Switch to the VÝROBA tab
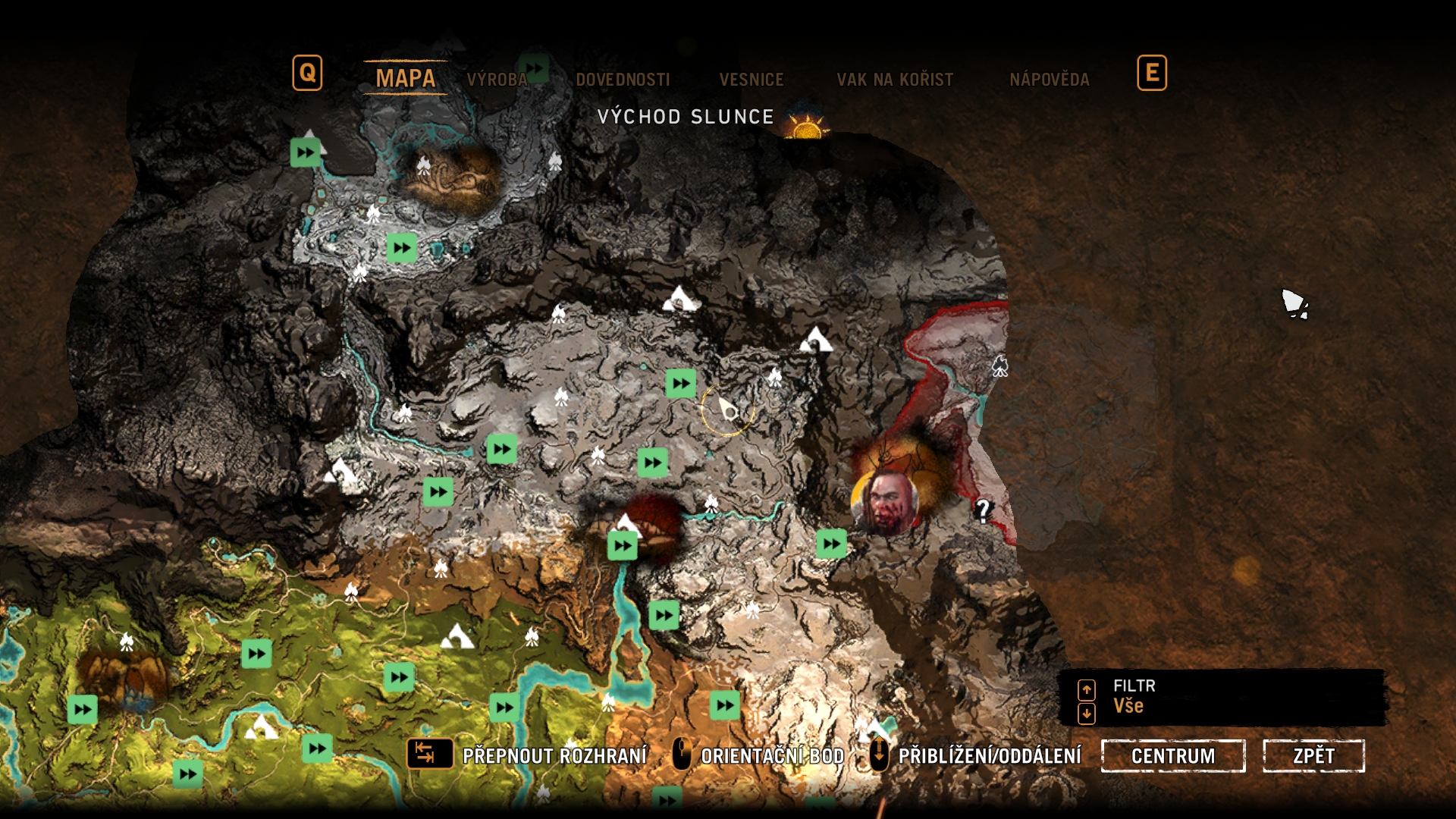The image size is (1456, 819). 497,80
